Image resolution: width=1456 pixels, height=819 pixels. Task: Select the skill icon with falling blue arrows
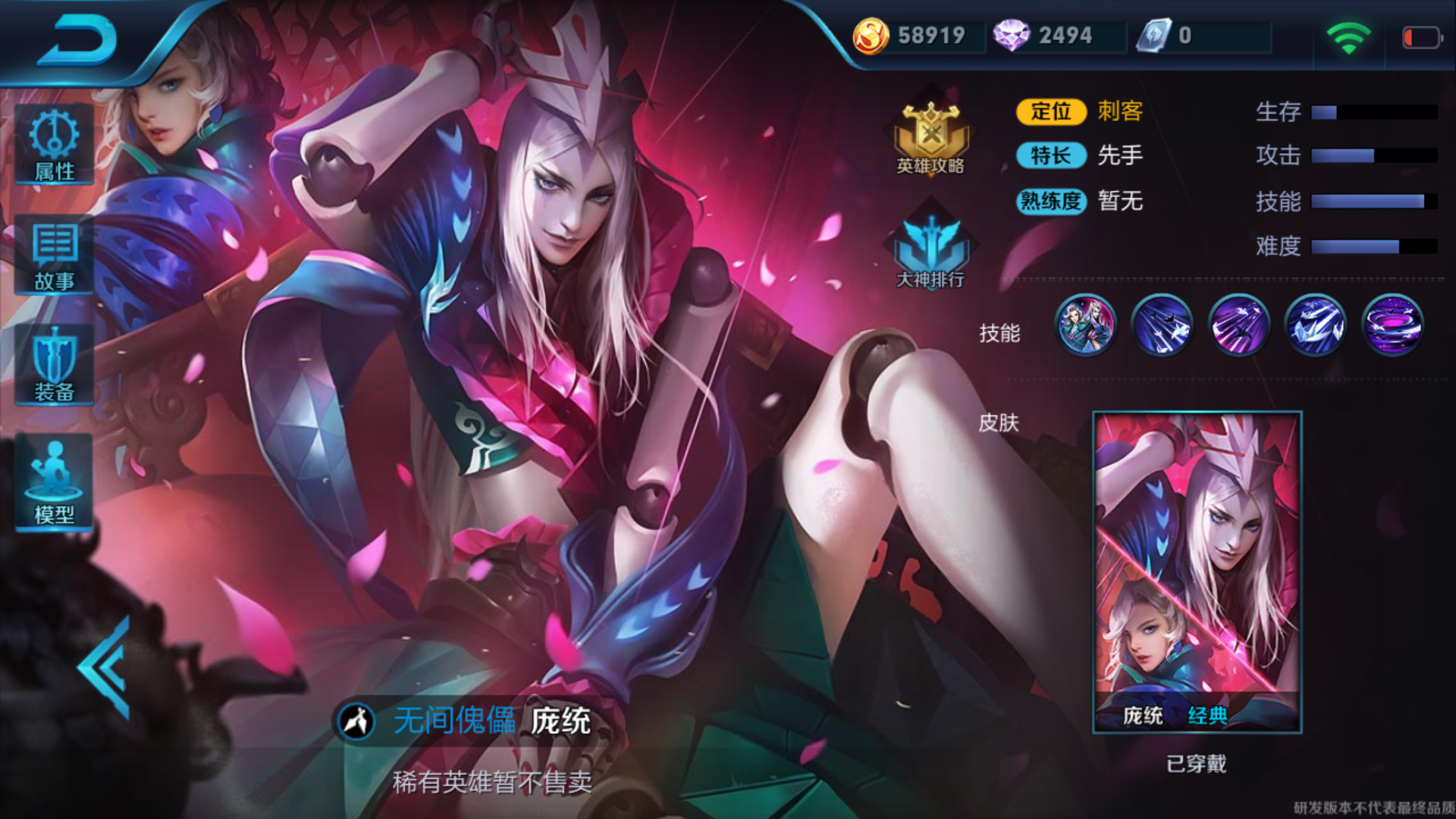tap(1162, 326)
